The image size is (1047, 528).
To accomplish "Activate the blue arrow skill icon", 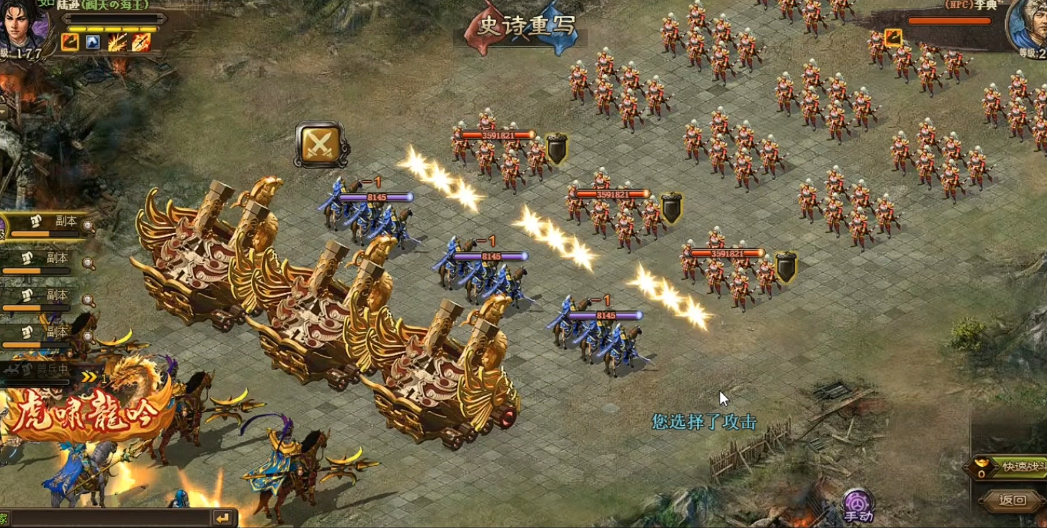I will [x=93, y=42].
